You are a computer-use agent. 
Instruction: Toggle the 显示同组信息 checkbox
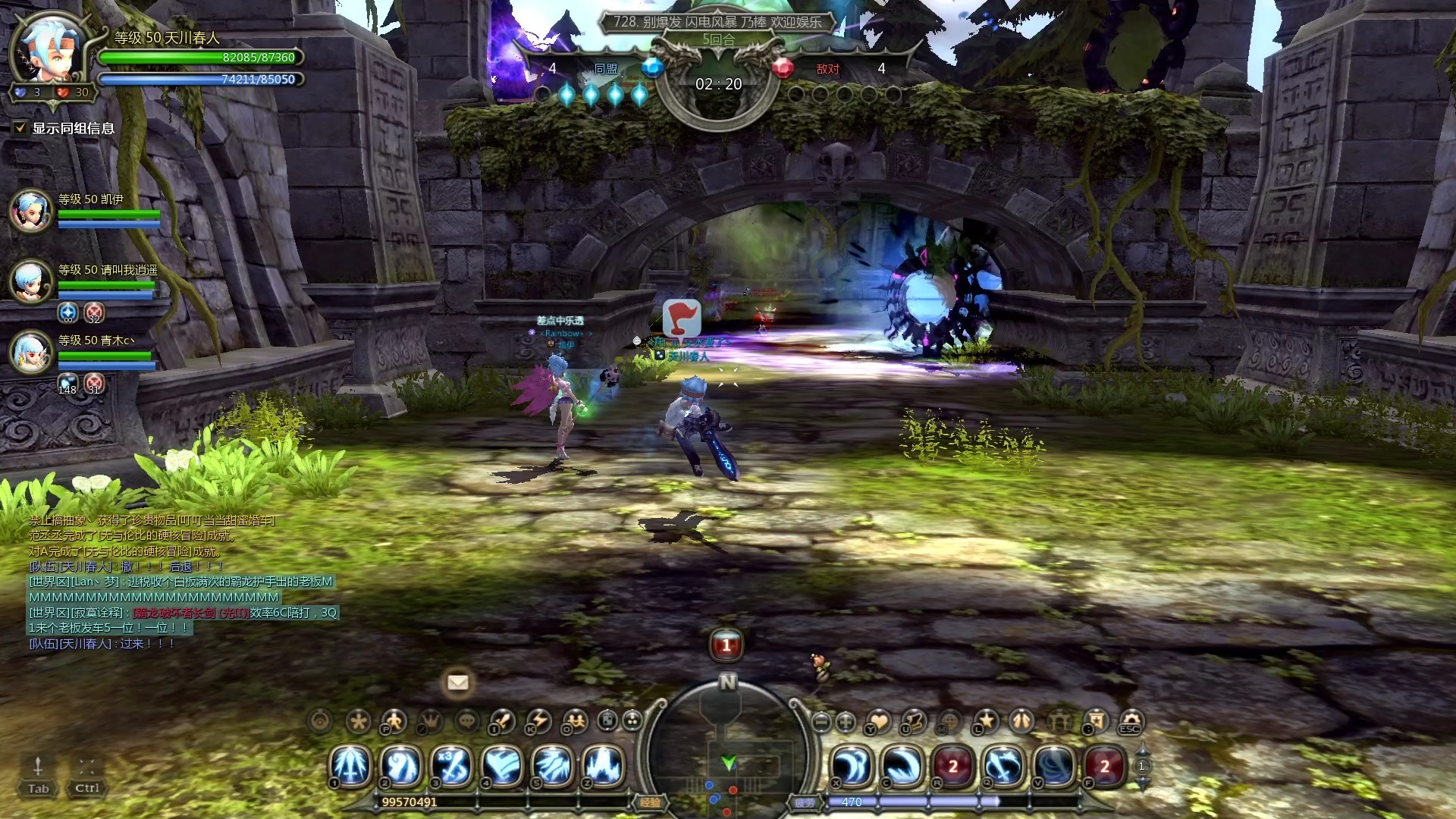[x=20, y=128]
